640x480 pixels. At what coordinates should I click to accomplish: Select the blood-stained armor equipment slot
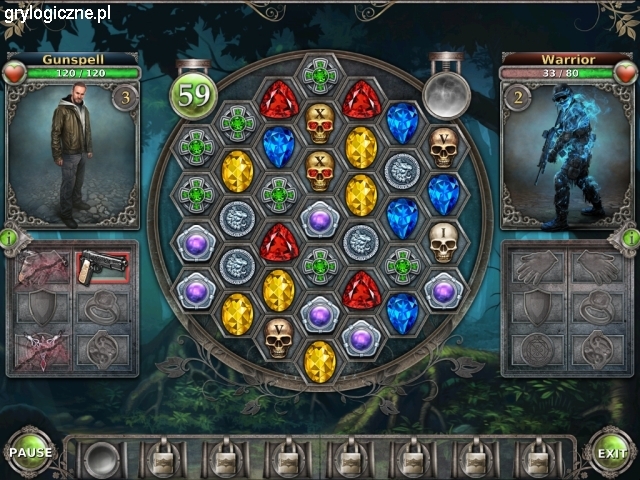click(x=43, y=268)
